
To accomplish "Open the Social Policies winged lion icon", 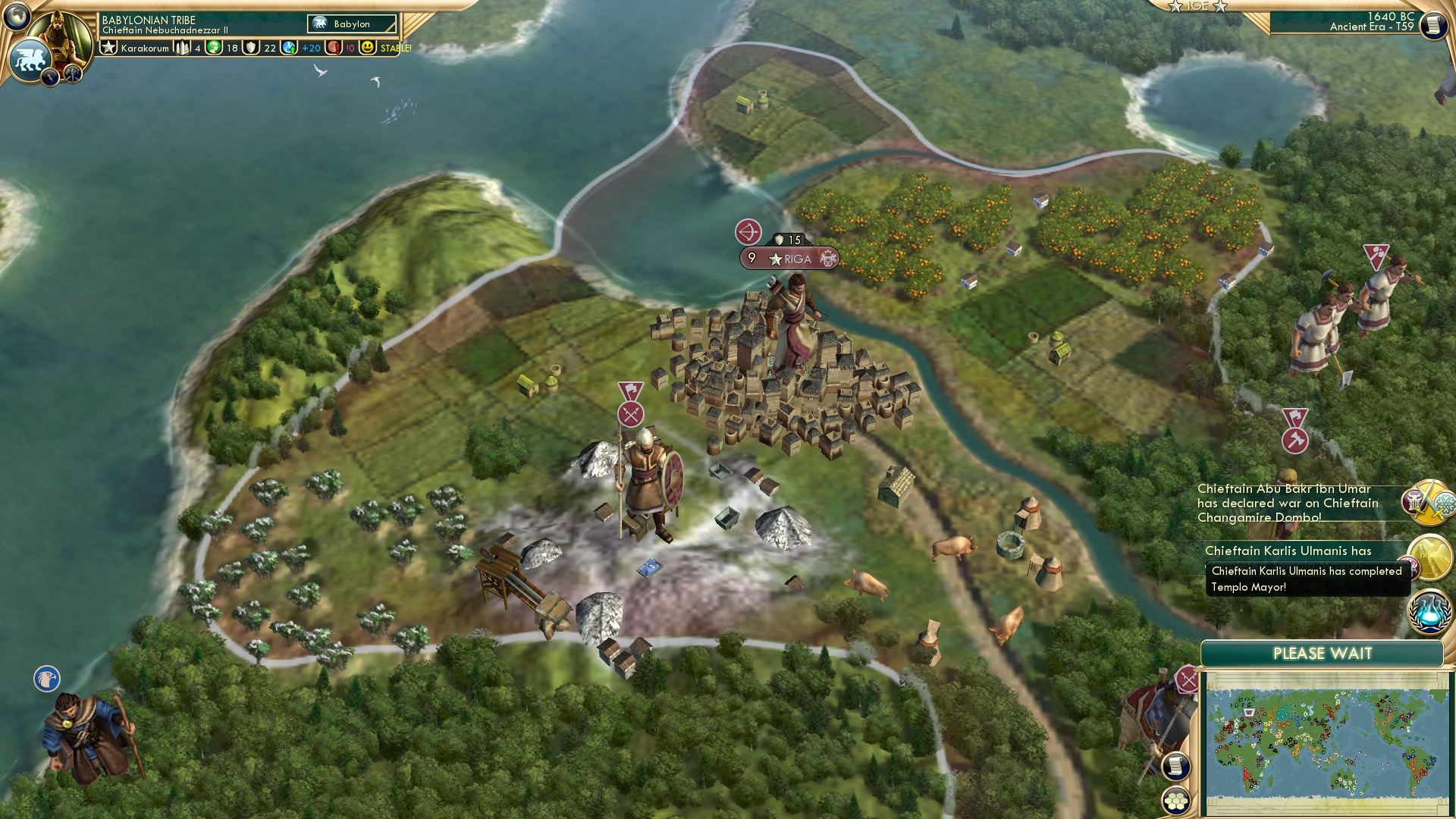I will pos(29,59).
